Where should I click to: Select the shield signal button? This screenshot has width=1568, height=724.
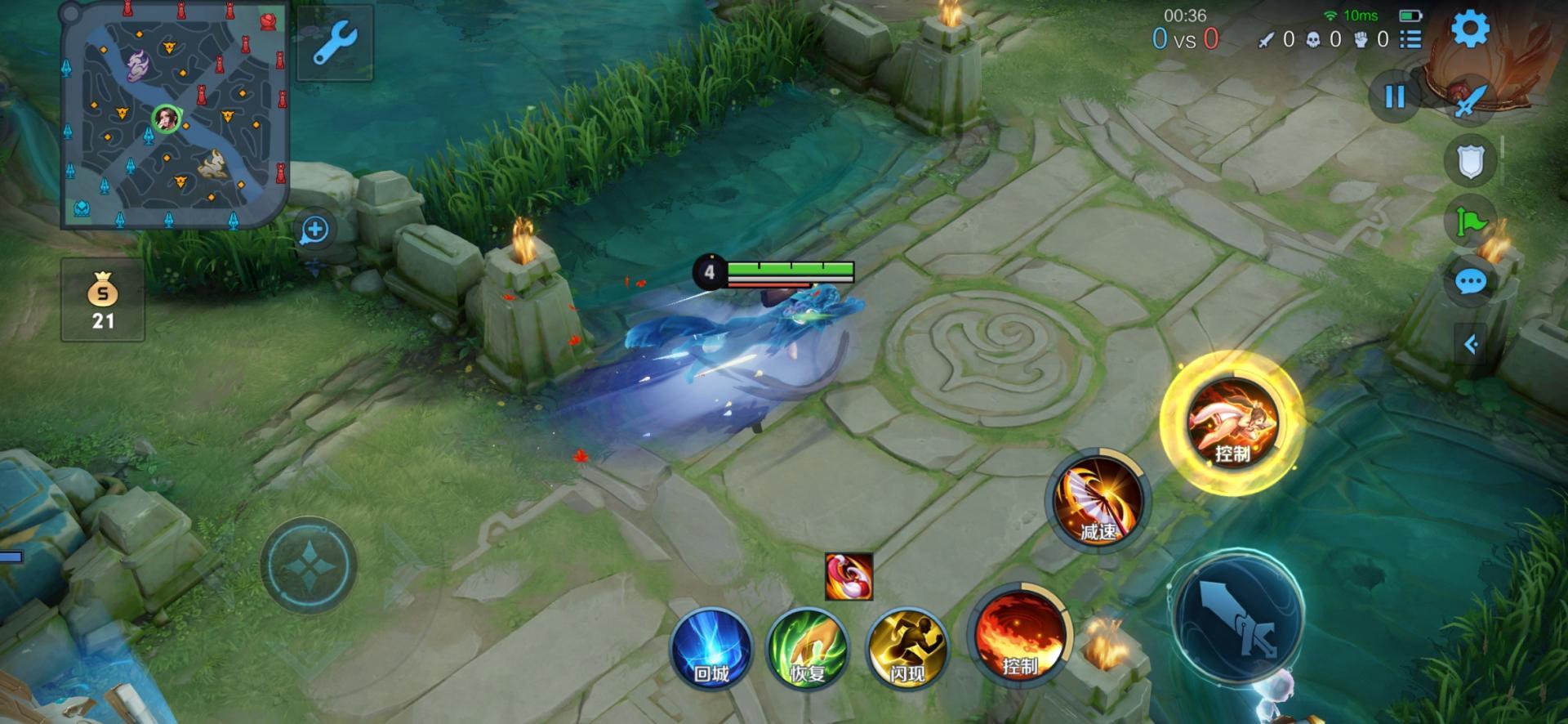click(x=1470, y=161)
